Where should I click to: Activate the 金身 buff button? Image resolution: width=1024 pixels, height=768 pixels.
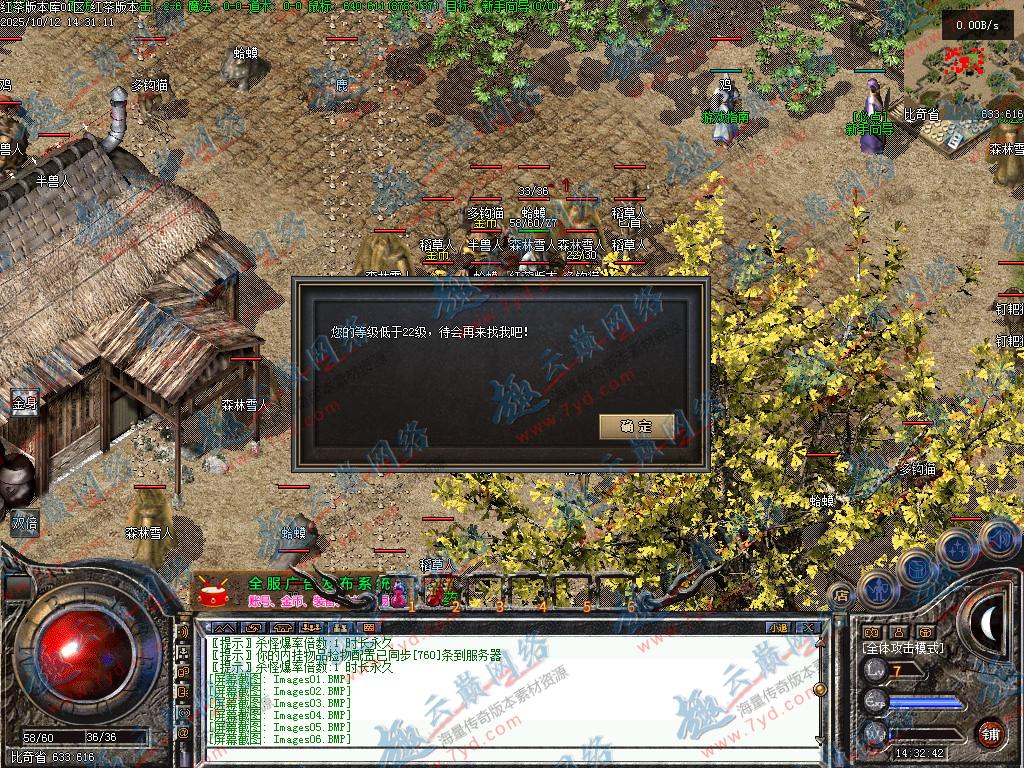point(24,402)
